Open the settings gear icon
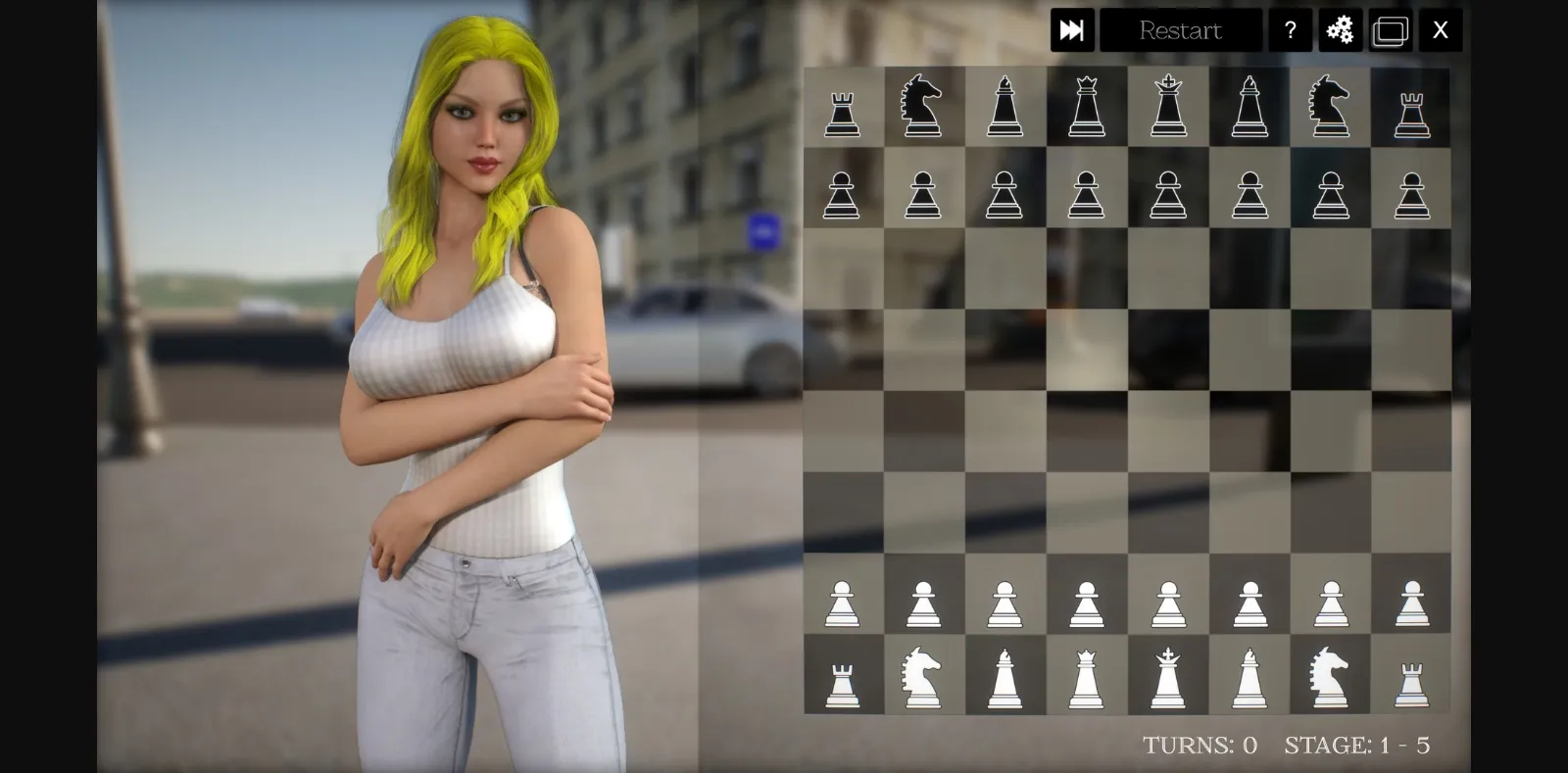 [x=1341, y=30]
